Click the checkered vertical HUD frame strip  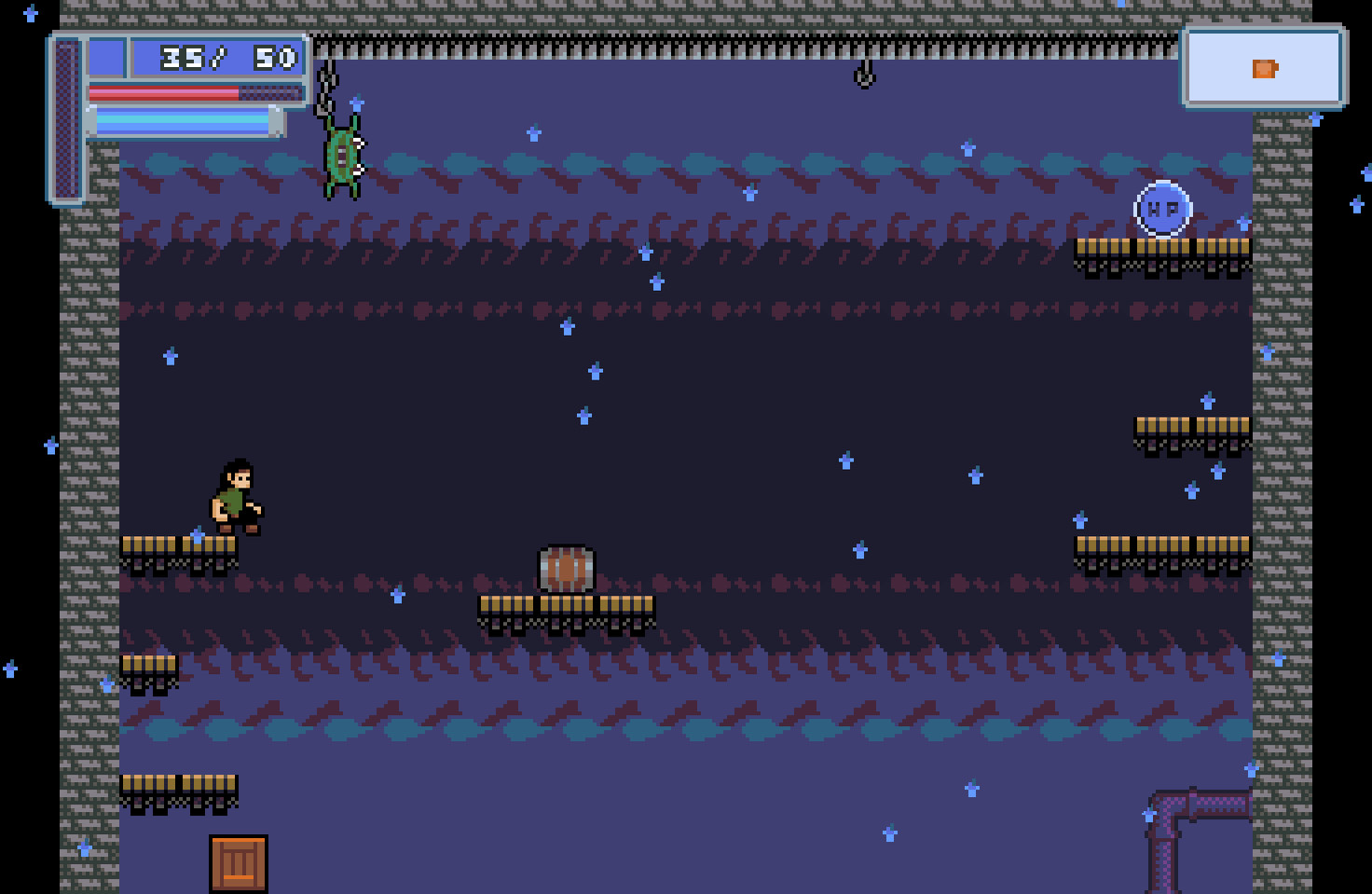click(x=67, y=117)
